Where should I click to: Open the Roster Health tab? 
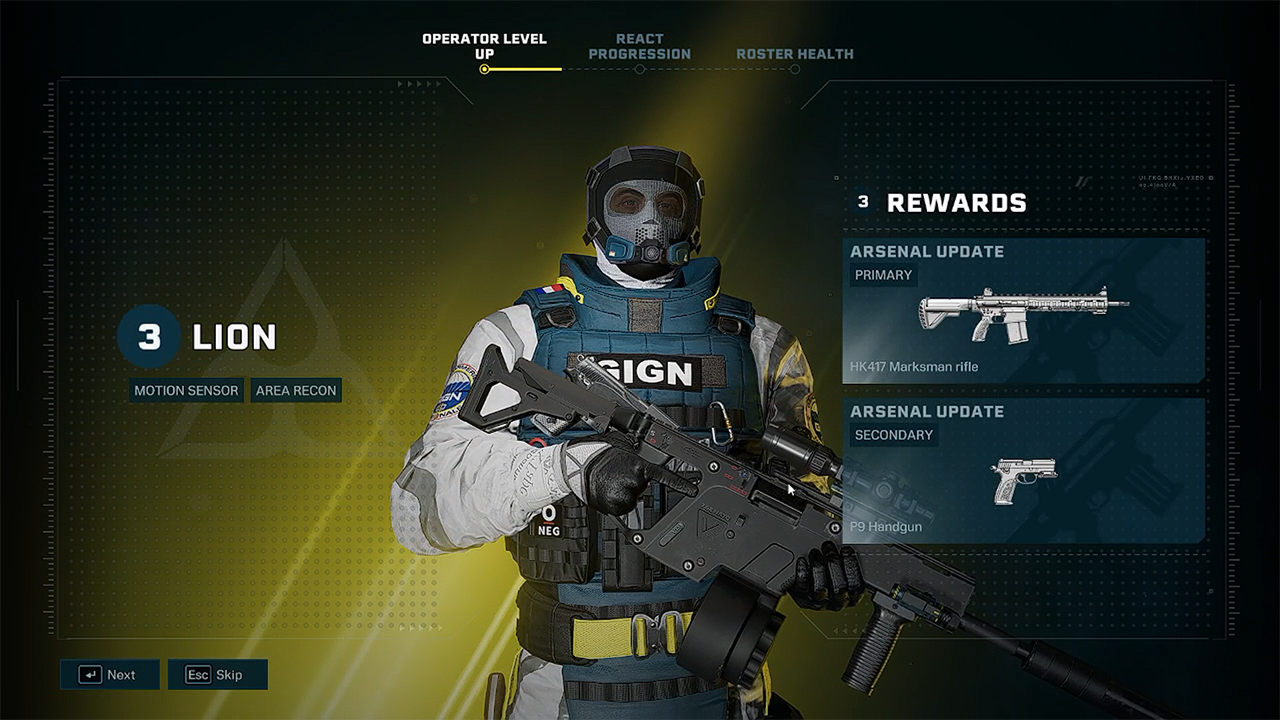pos(795,54)
